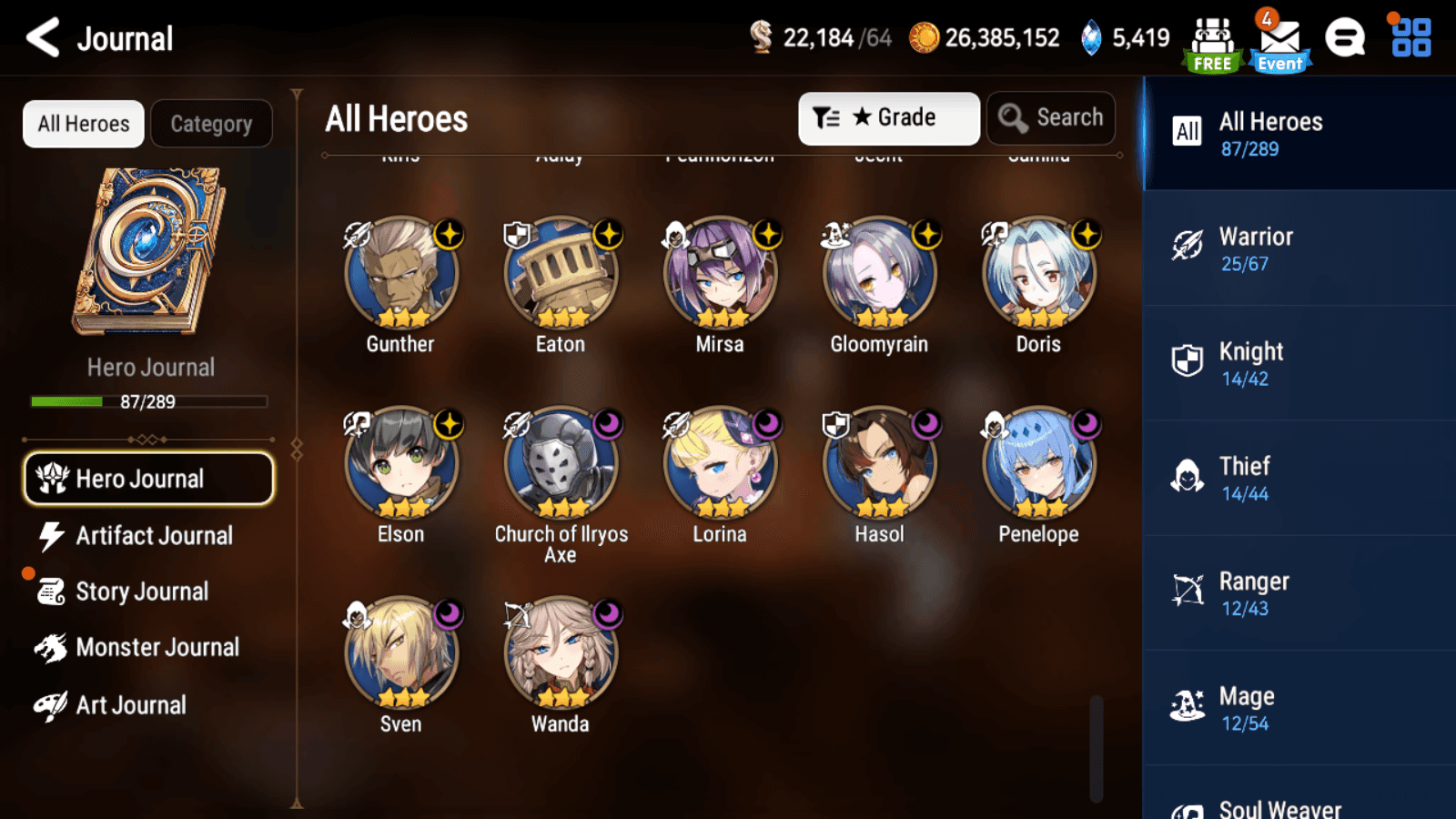Open the Art Journal
Image resolution: width=1456 pixels, height=819 pixels.
click(130, 705)
